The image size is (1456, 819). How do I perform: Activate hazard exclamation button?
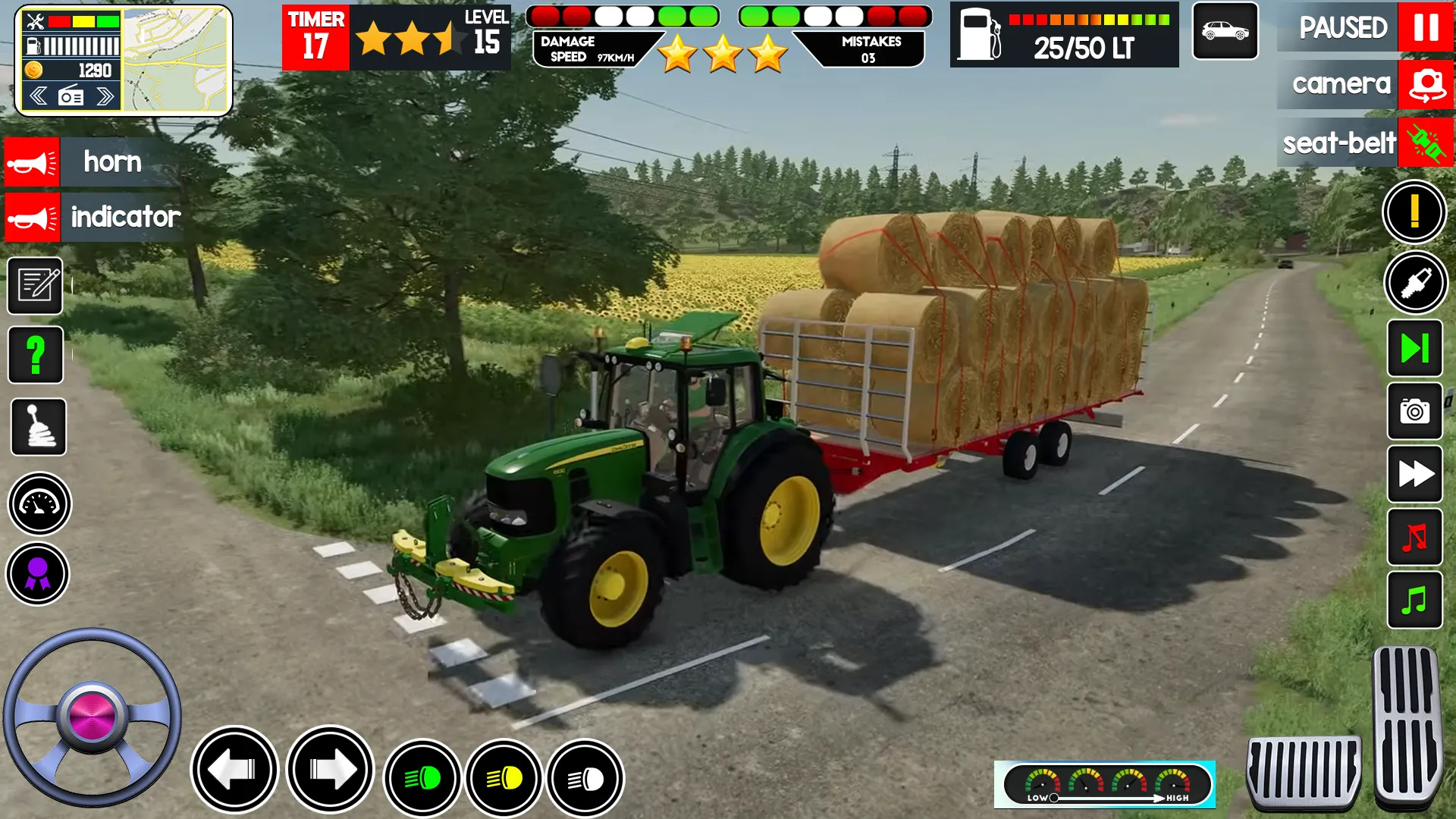pos(1414,212)
